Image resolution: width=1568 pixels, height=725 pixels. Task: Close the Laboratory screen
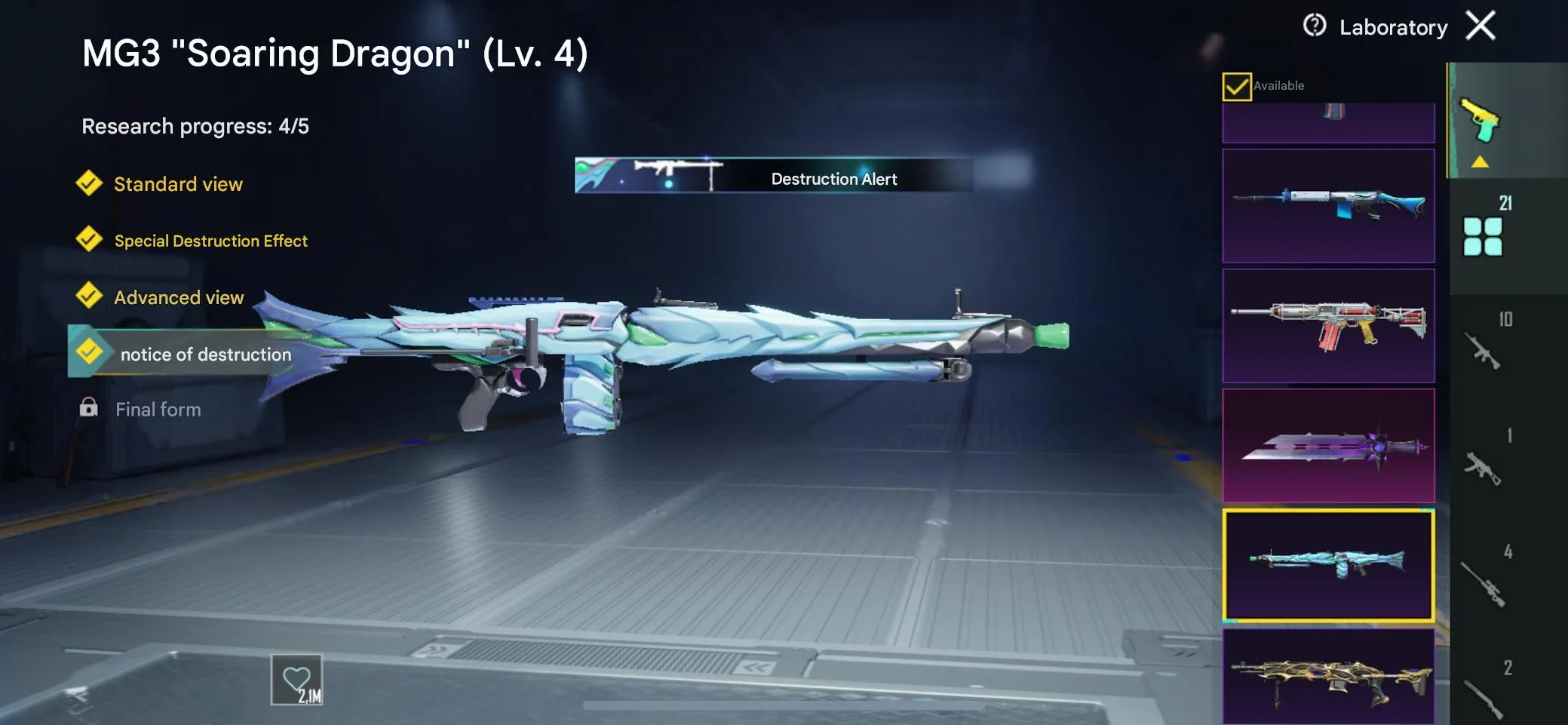point(1480,25)
